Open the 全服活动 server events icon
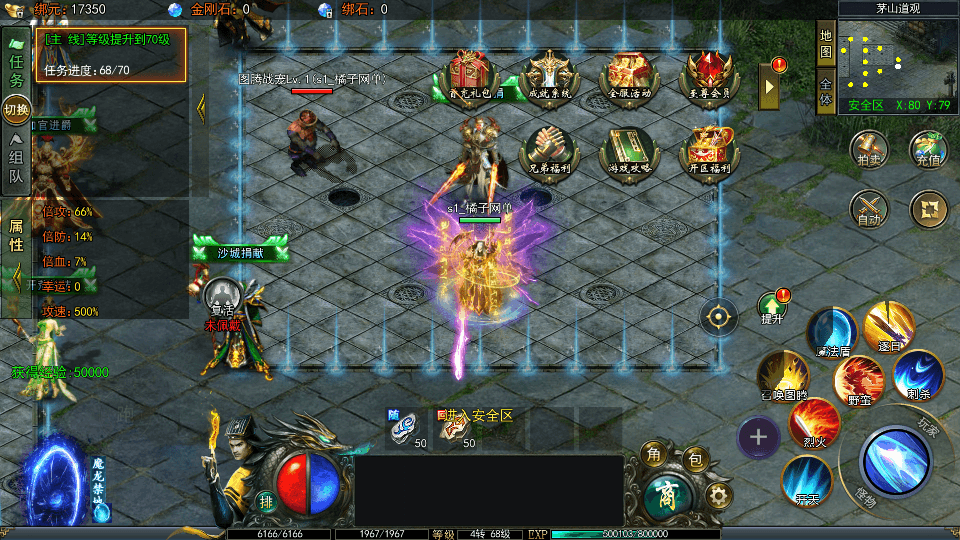 [629, 75]
